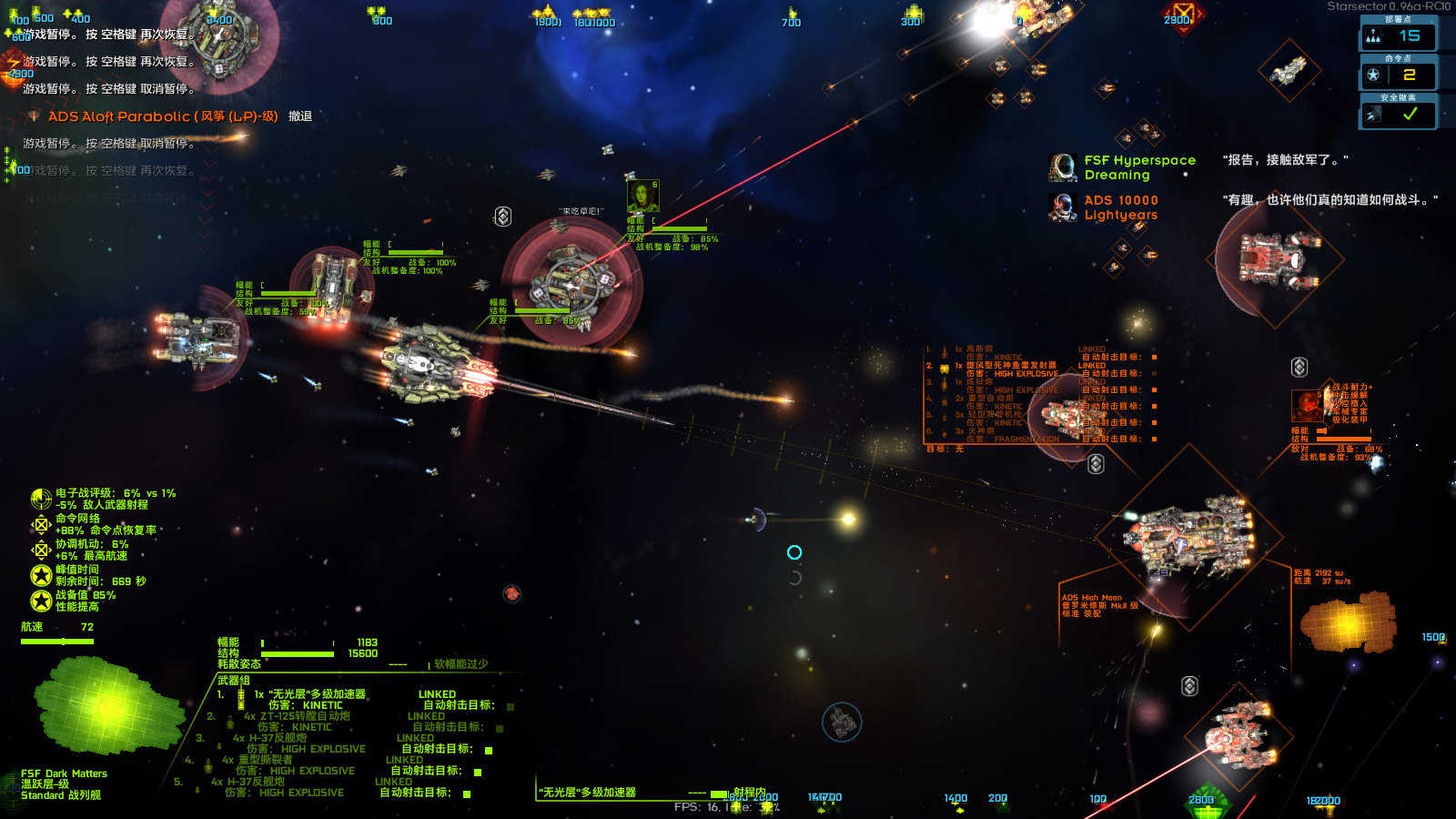Select weapon group 2 ZT-125 autocannons
1456x819 pixels.
click(297, 716)
